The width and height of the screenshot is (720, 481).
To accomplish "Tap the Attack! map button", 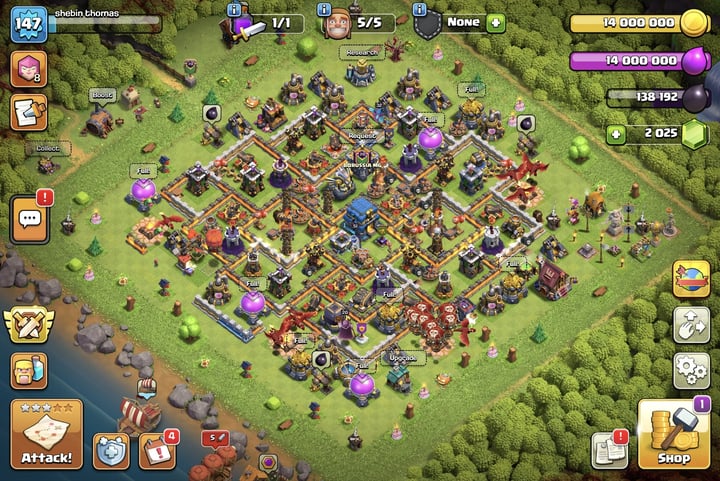I will 46,433.
